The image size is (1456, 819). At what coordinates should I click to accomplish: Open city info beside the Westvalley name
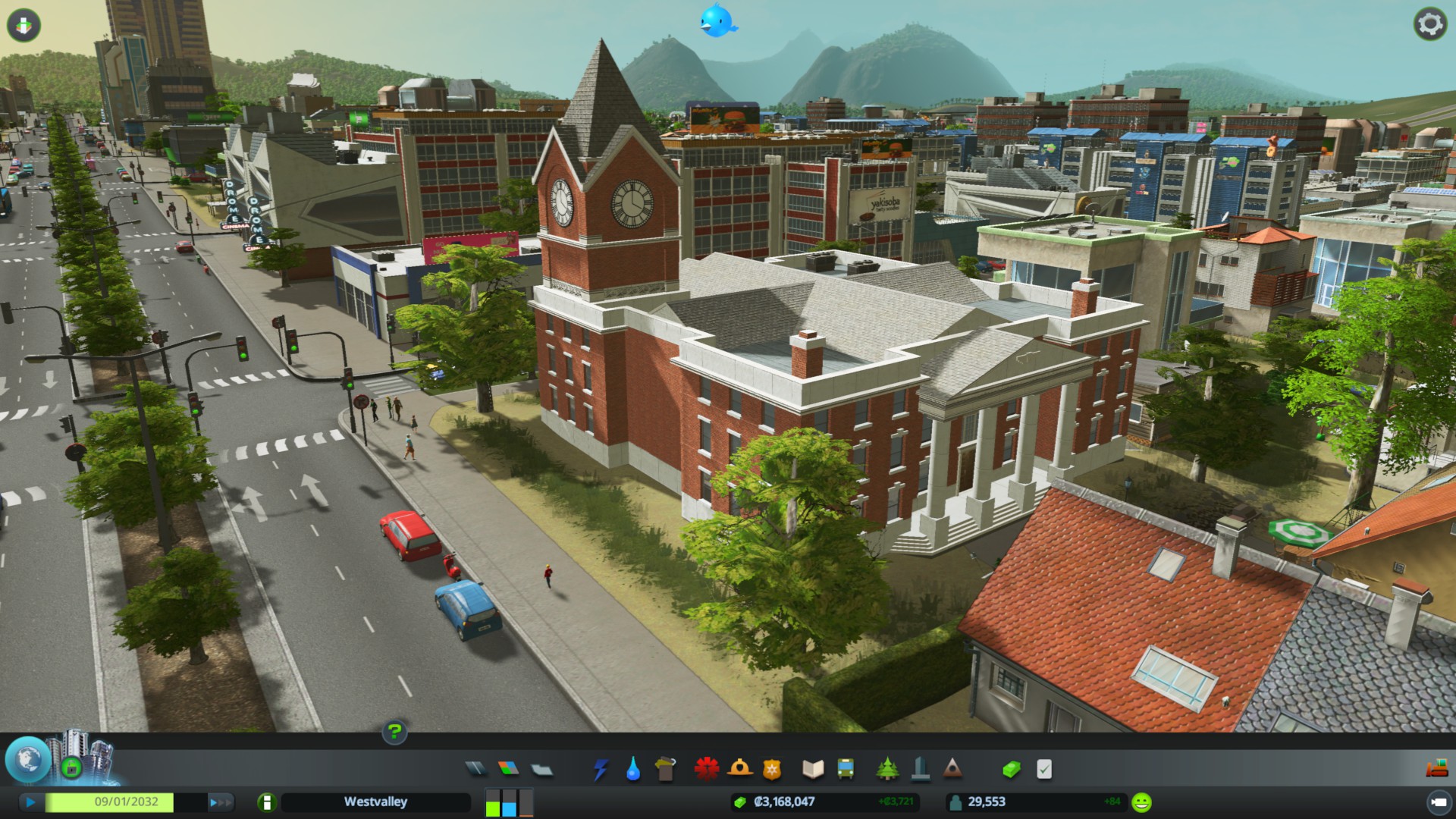[x=266, y=802]
